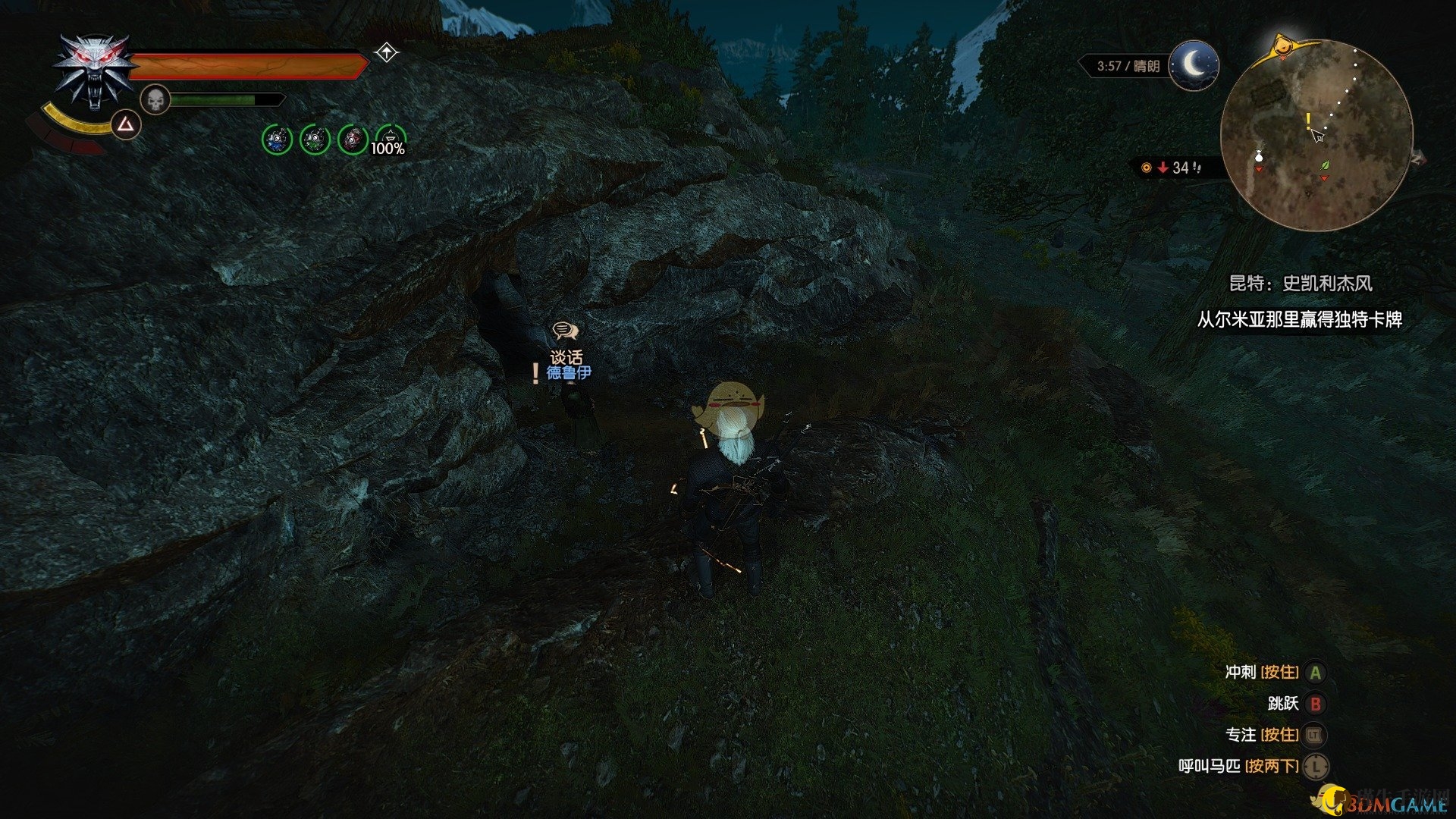Image resolution: width=1456 pixels, height=819 pixels.
Task: Open the circular minimap
Action: [x=1316, y=135]
